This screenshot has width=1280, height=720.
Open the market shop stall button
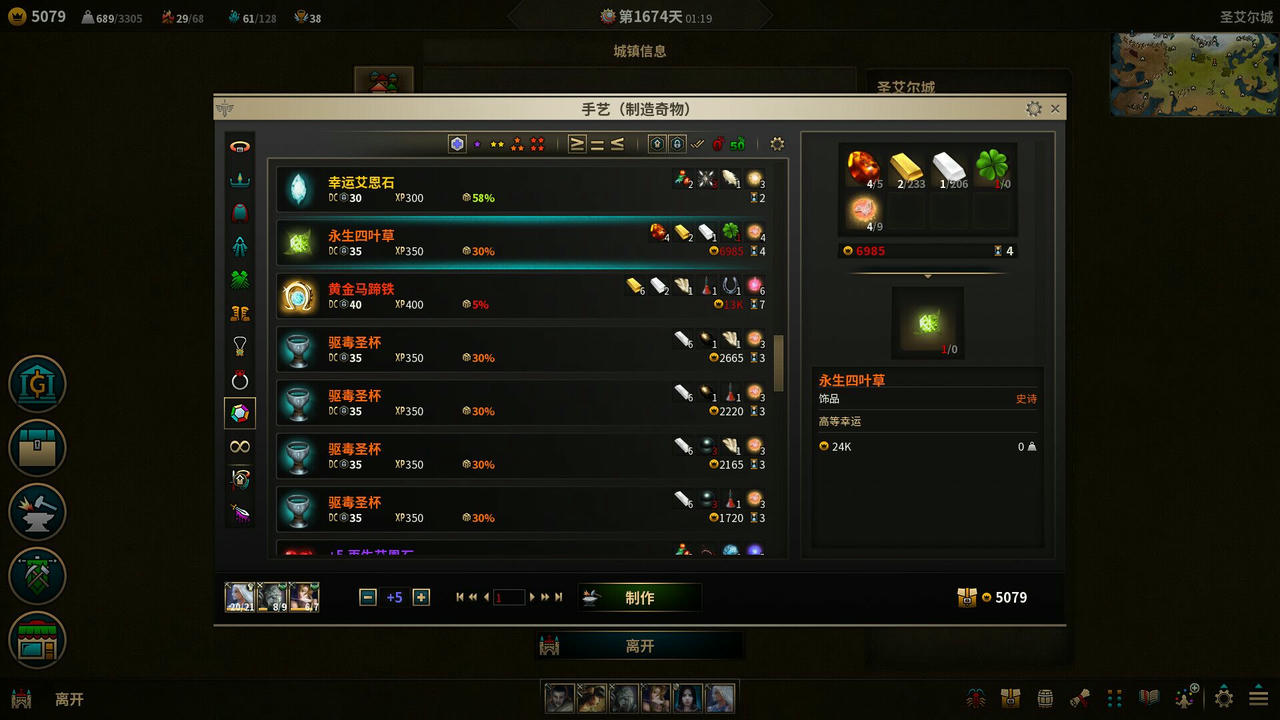click(x=37, y=640)
